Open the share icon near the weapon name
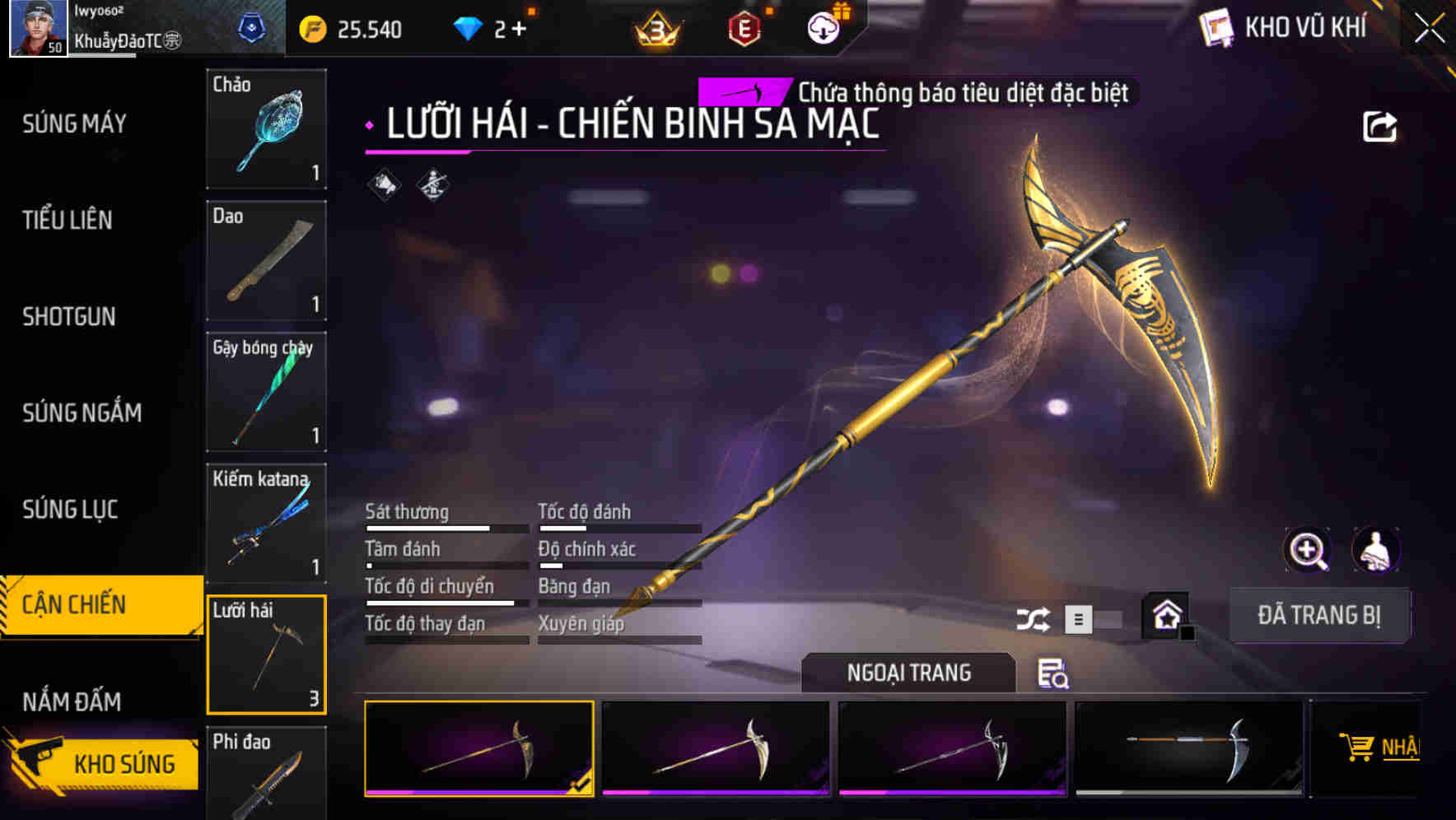The width and height of the screenshot is (1456, 820). pos(1379,125)
